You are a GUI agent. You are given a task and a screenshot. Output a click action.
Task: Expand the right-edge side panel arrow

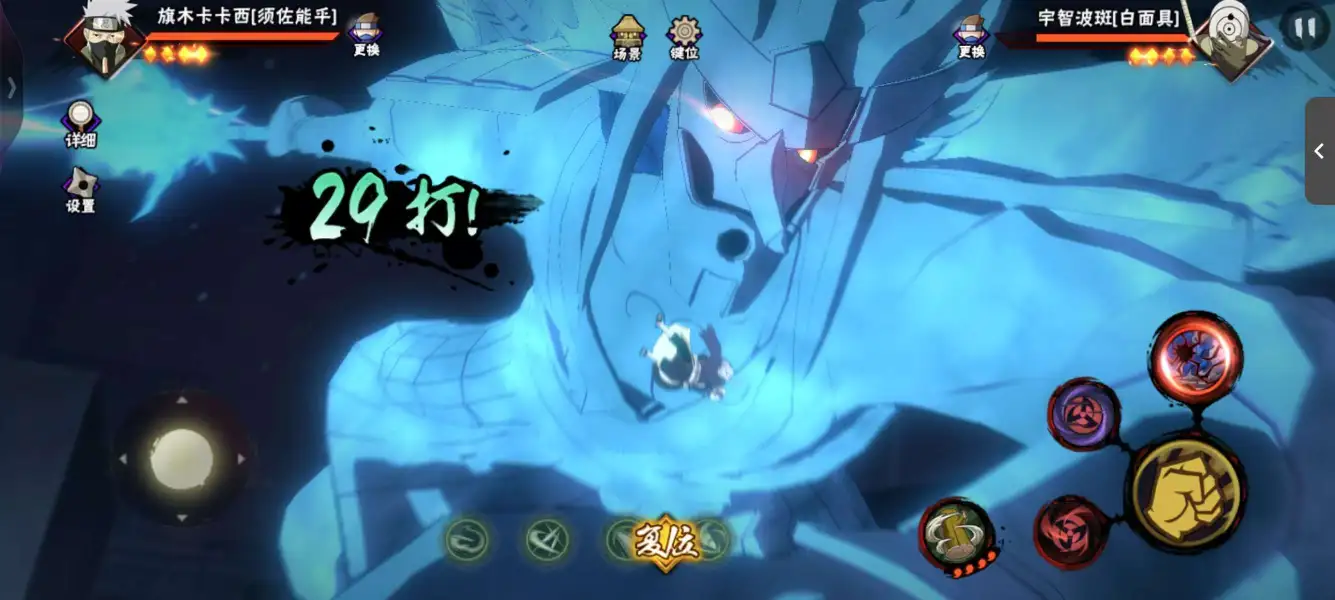click(x=1319, y=151)
